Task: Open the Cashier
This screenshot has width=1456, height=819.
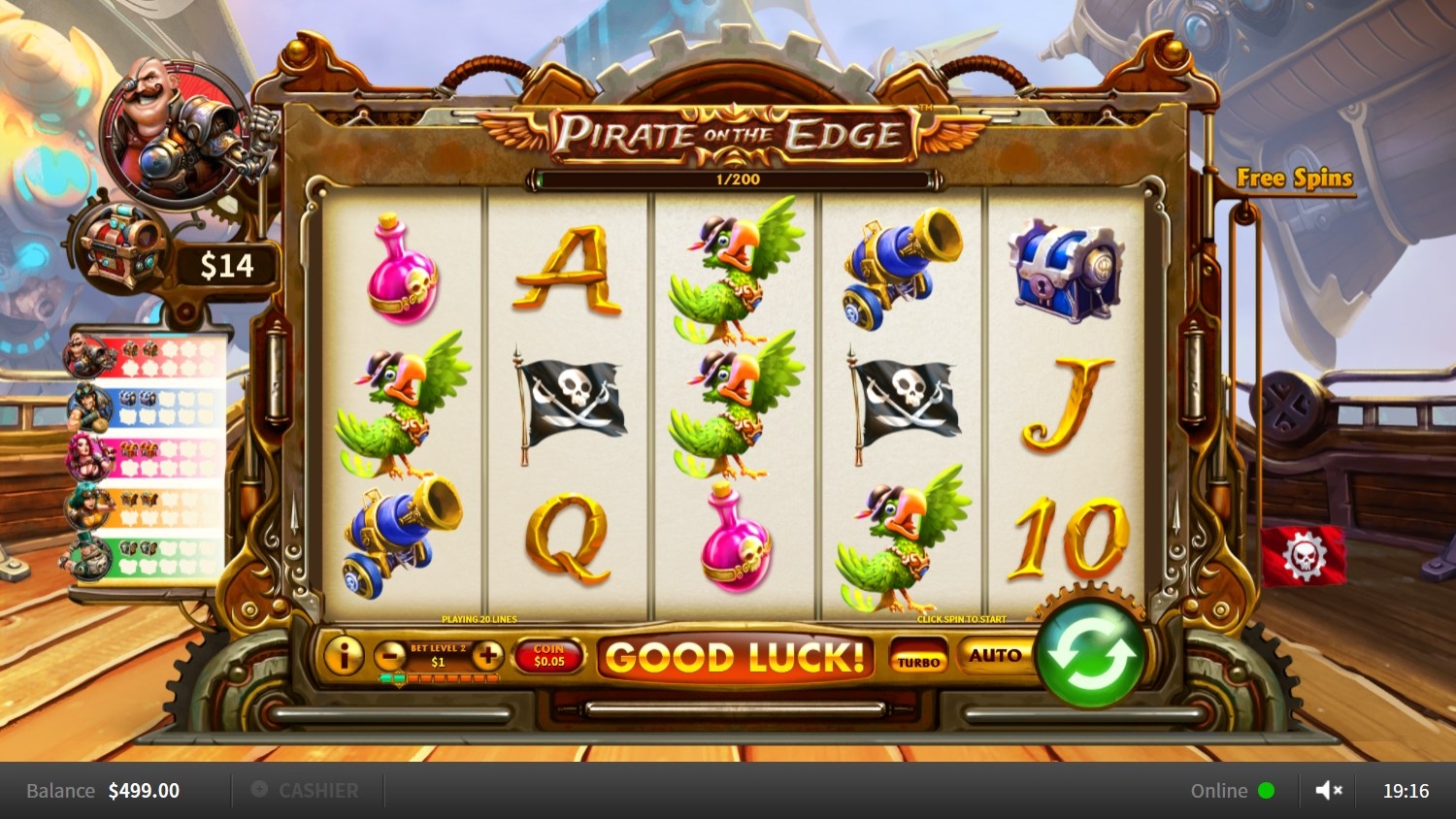Action: [x=306, y=791]
